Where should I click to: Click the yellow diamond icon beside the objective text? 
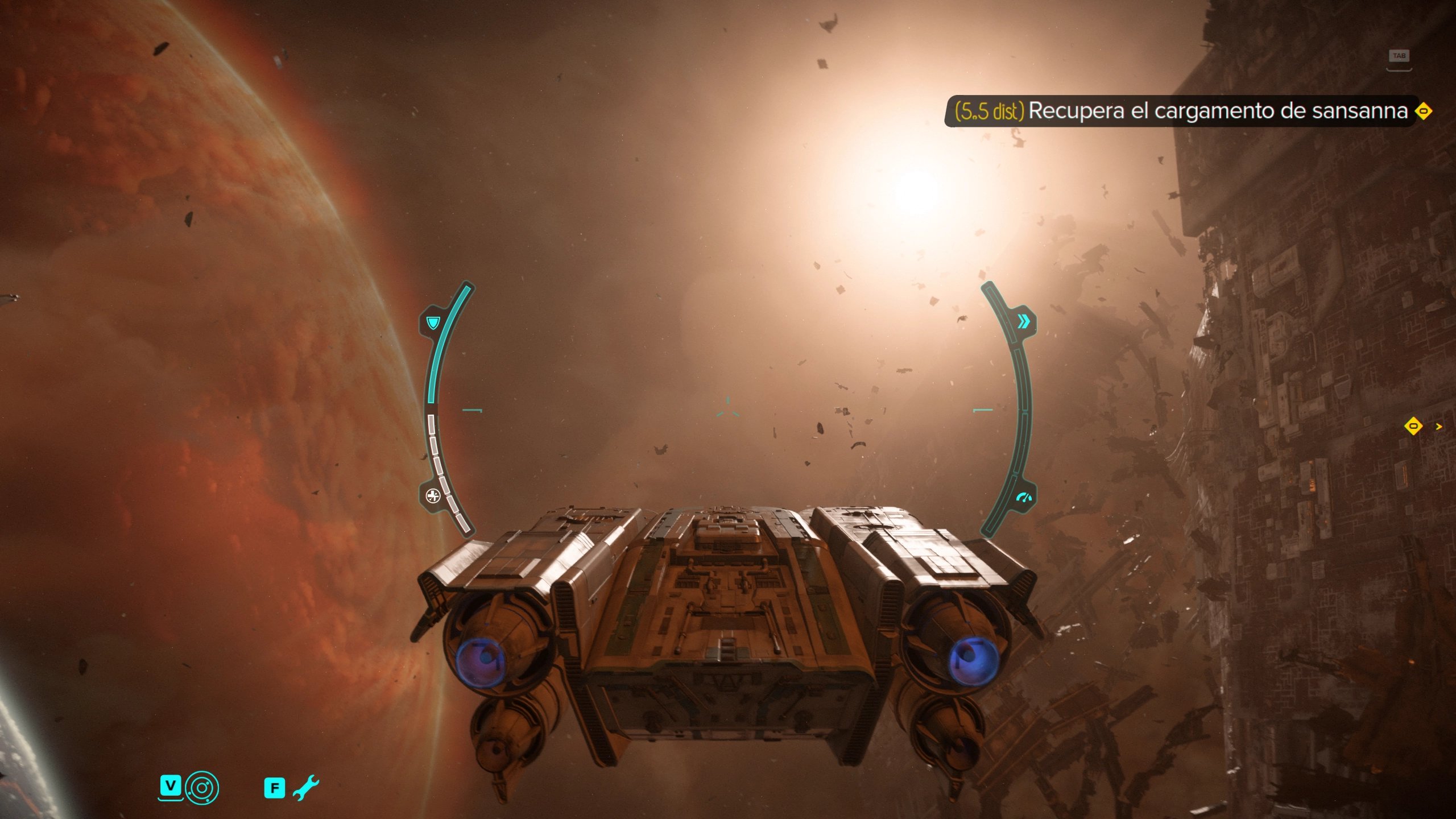1423,111
